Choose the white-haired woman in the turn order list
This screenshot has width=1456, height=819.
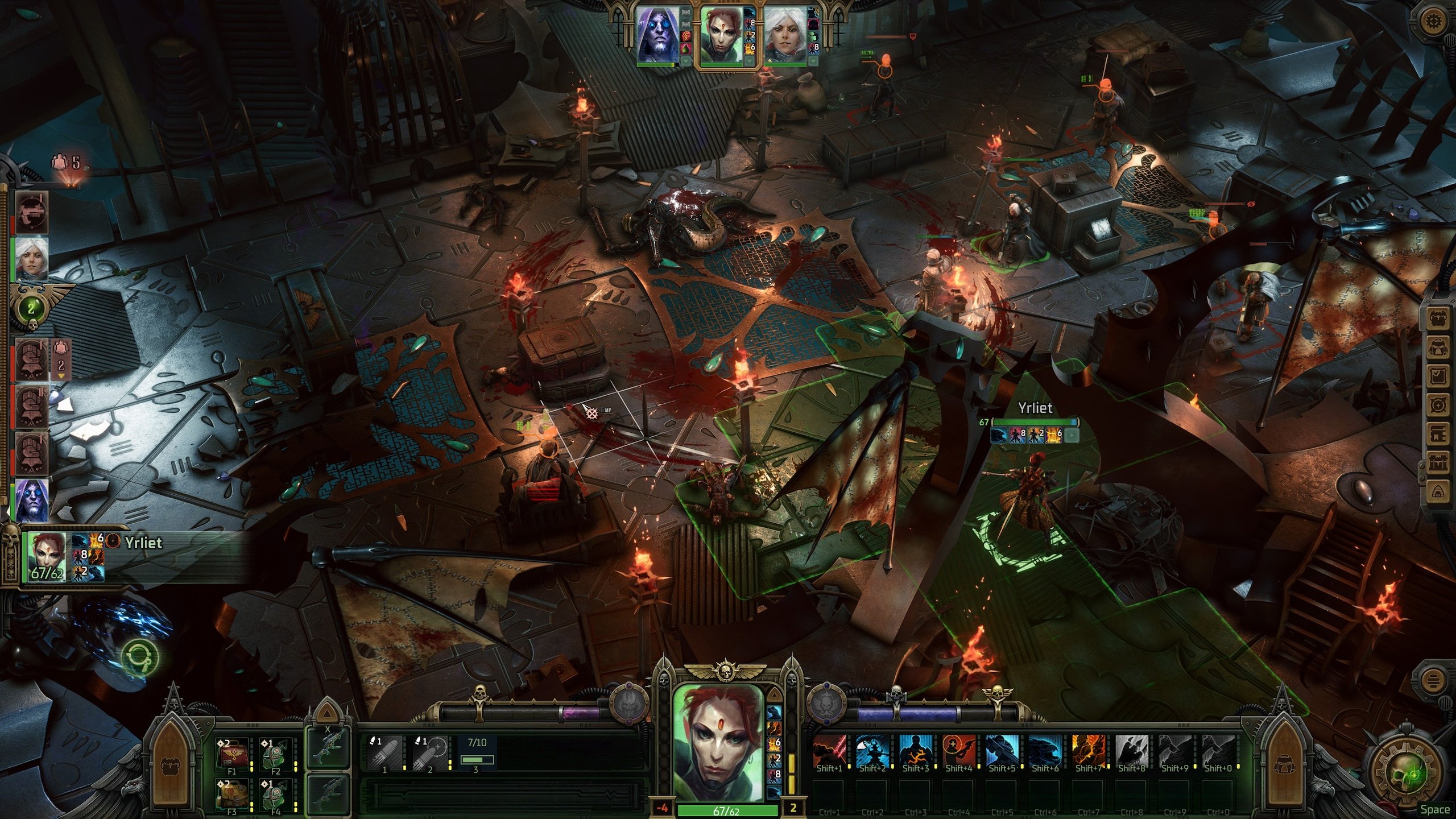click(x=31, y=259)
